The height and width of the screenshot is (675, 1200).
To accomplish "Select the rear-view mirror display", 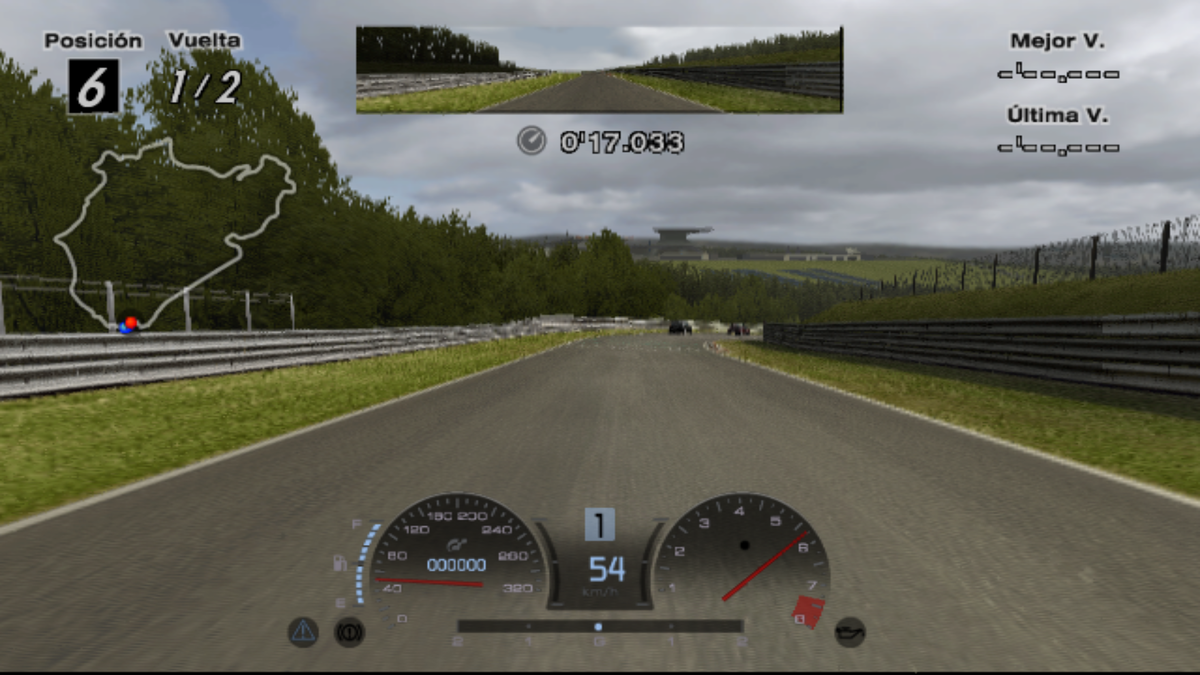I will pyautogui.click(x=599, y=69).
